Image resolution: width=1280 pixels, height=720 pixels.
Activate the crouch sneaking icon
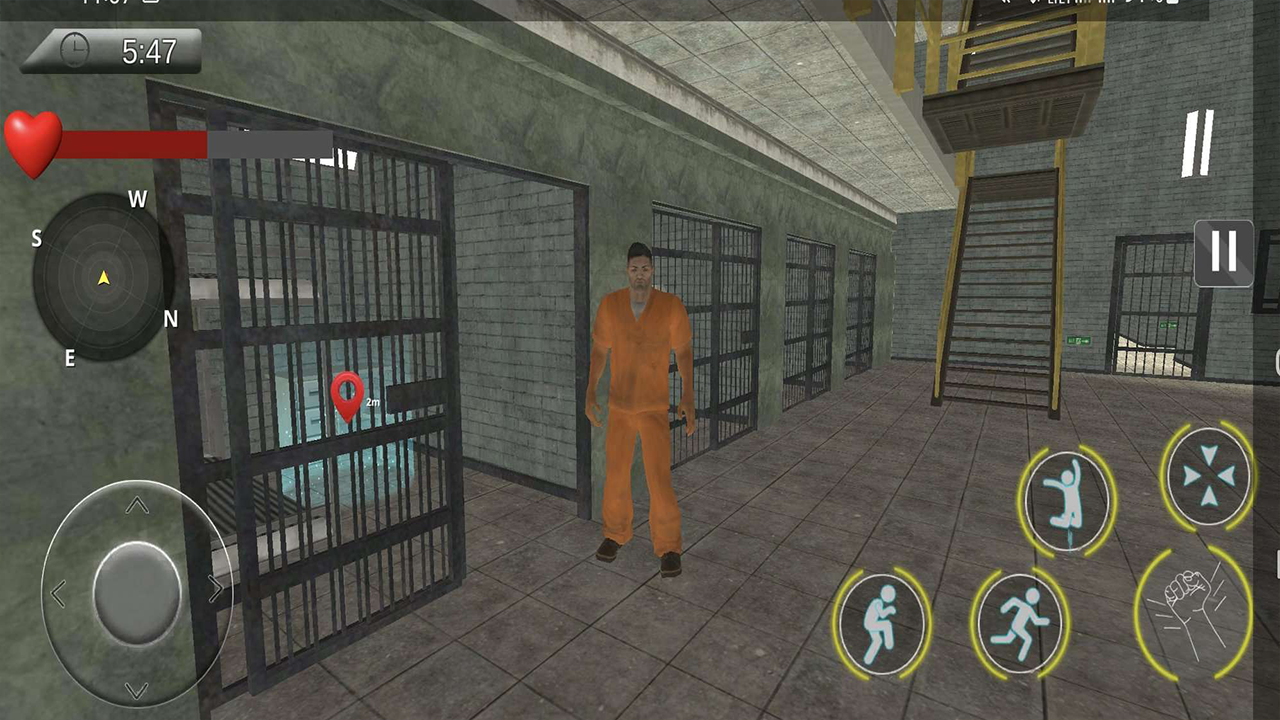click(884, 623)
